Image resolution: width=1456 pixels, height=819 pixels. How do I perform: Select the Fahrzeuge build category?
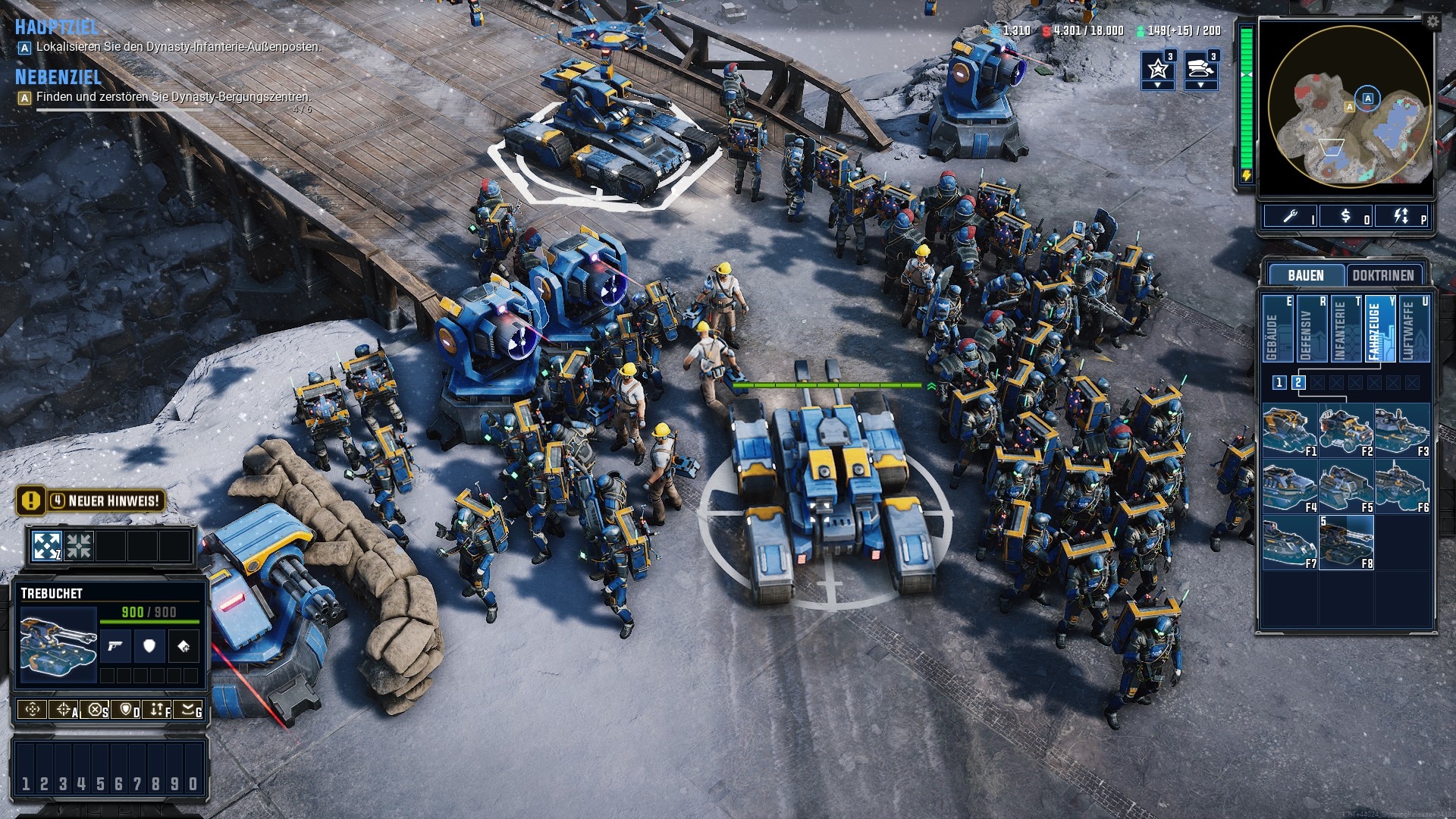click(x=1379, y=328)
